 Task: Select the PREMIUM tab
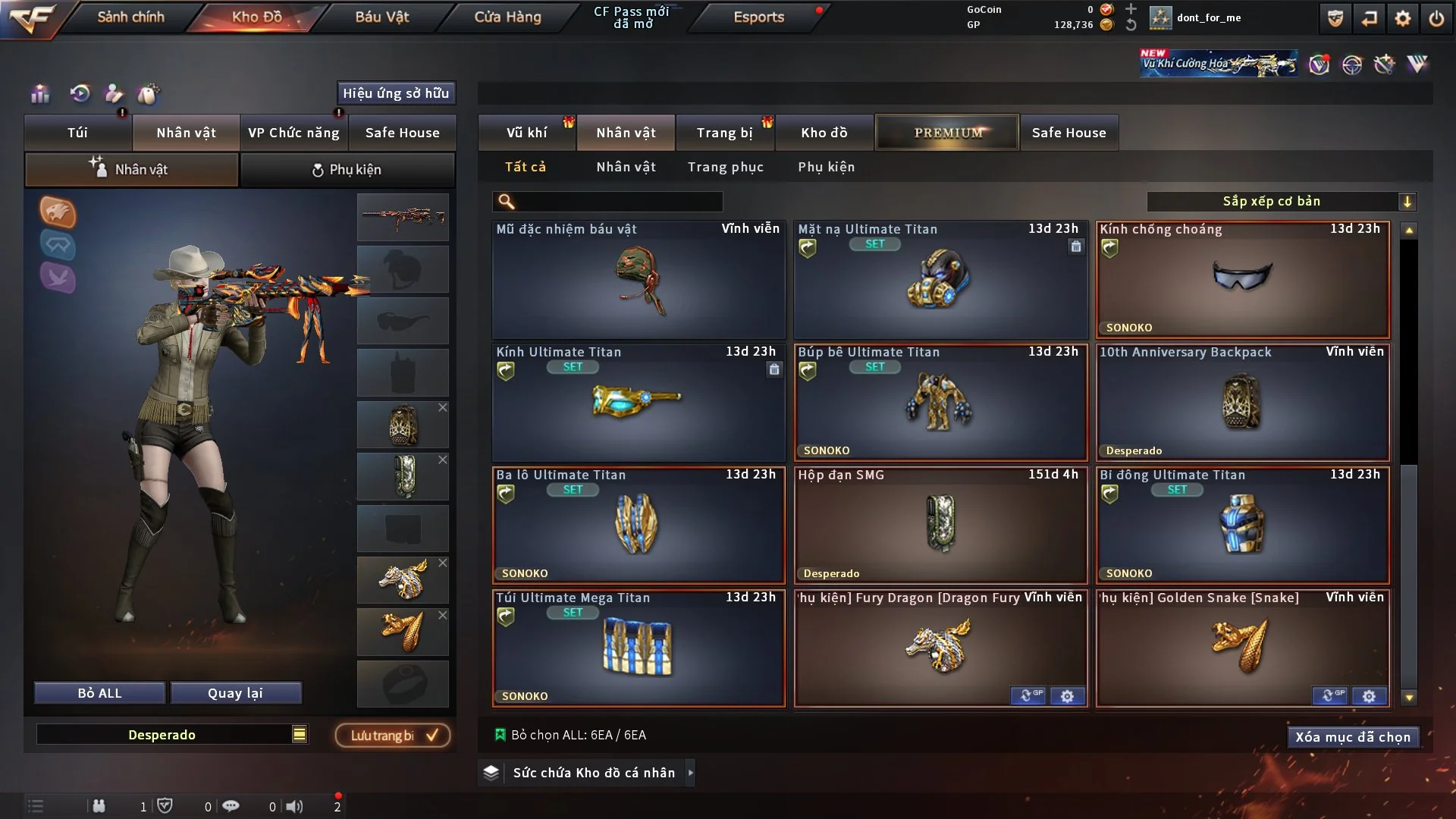click(947, 133)
